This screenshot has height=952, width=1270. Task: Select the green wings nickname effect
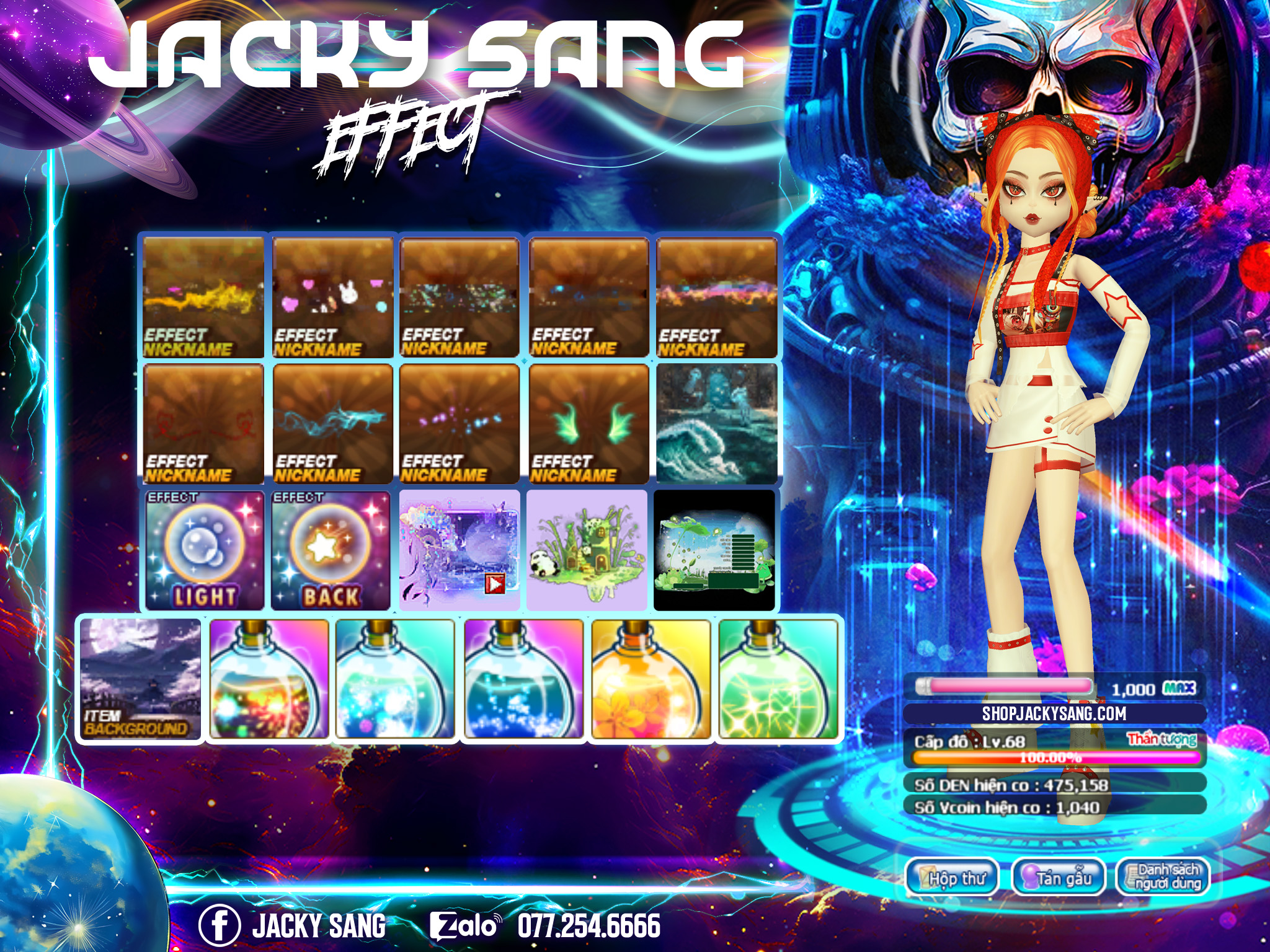588,424
